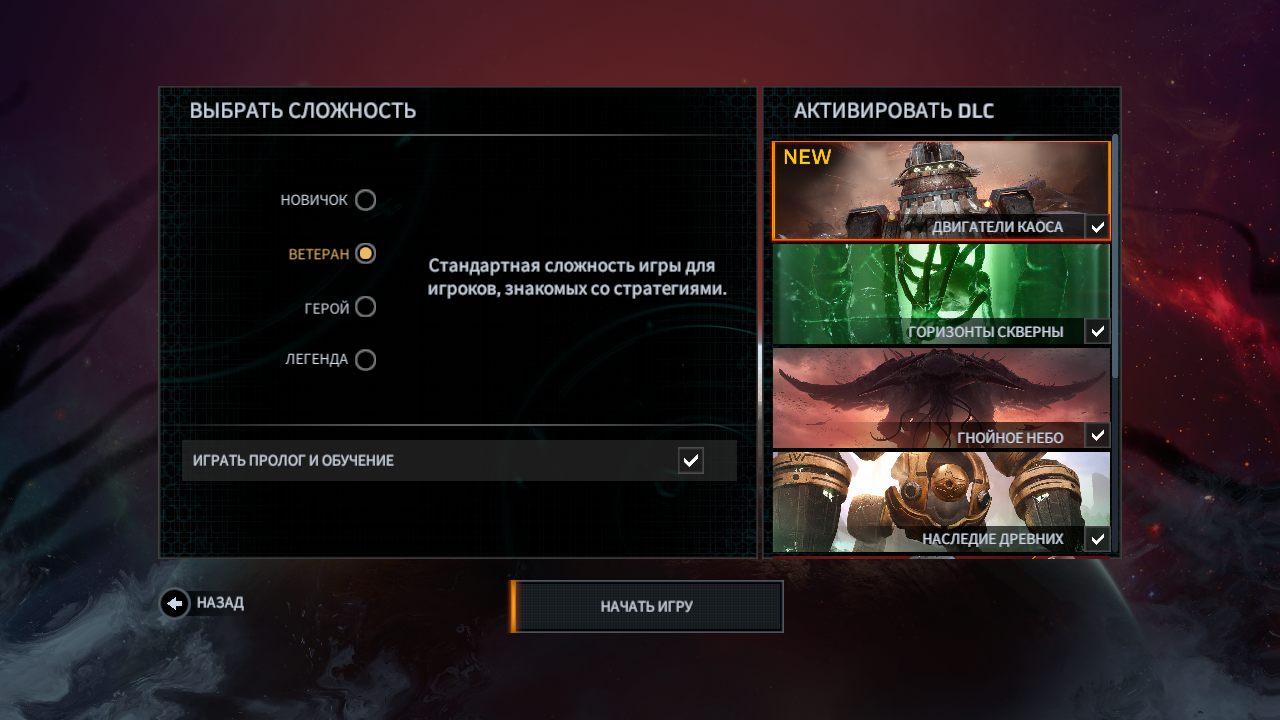Set difficulty to Легенда
This screenshot has width=1280, height=720.
coord(366,360)
